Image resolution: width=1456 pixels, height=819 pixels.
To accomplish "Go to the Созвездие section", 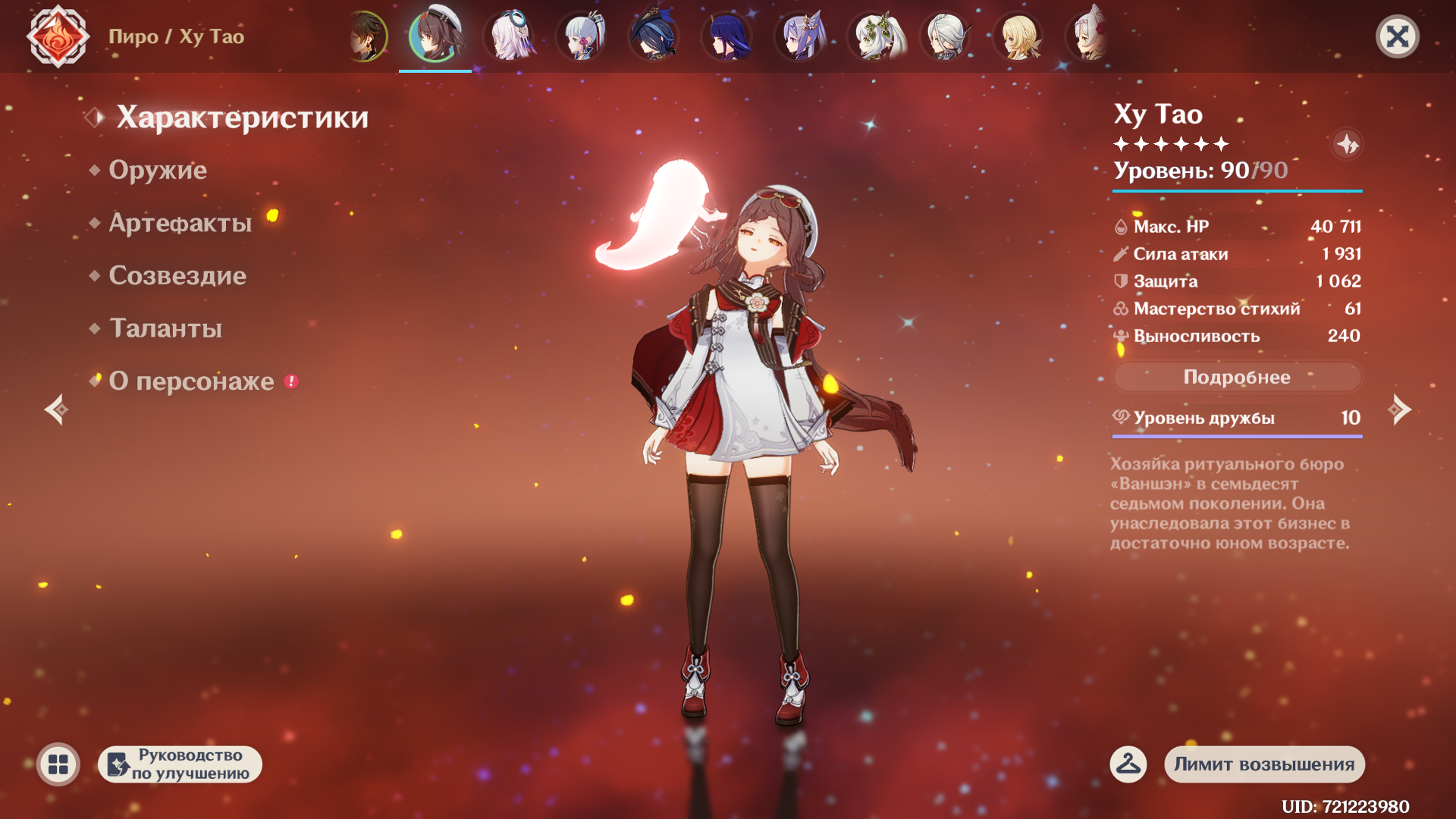I will click(x=177, y=275).
